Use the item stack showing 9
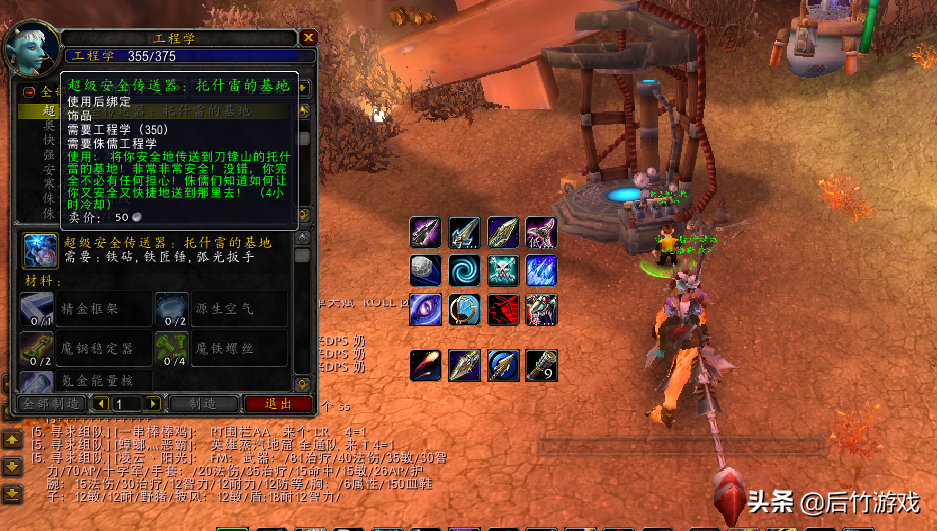Screen dimensions: 937x531 pos(542,366)
